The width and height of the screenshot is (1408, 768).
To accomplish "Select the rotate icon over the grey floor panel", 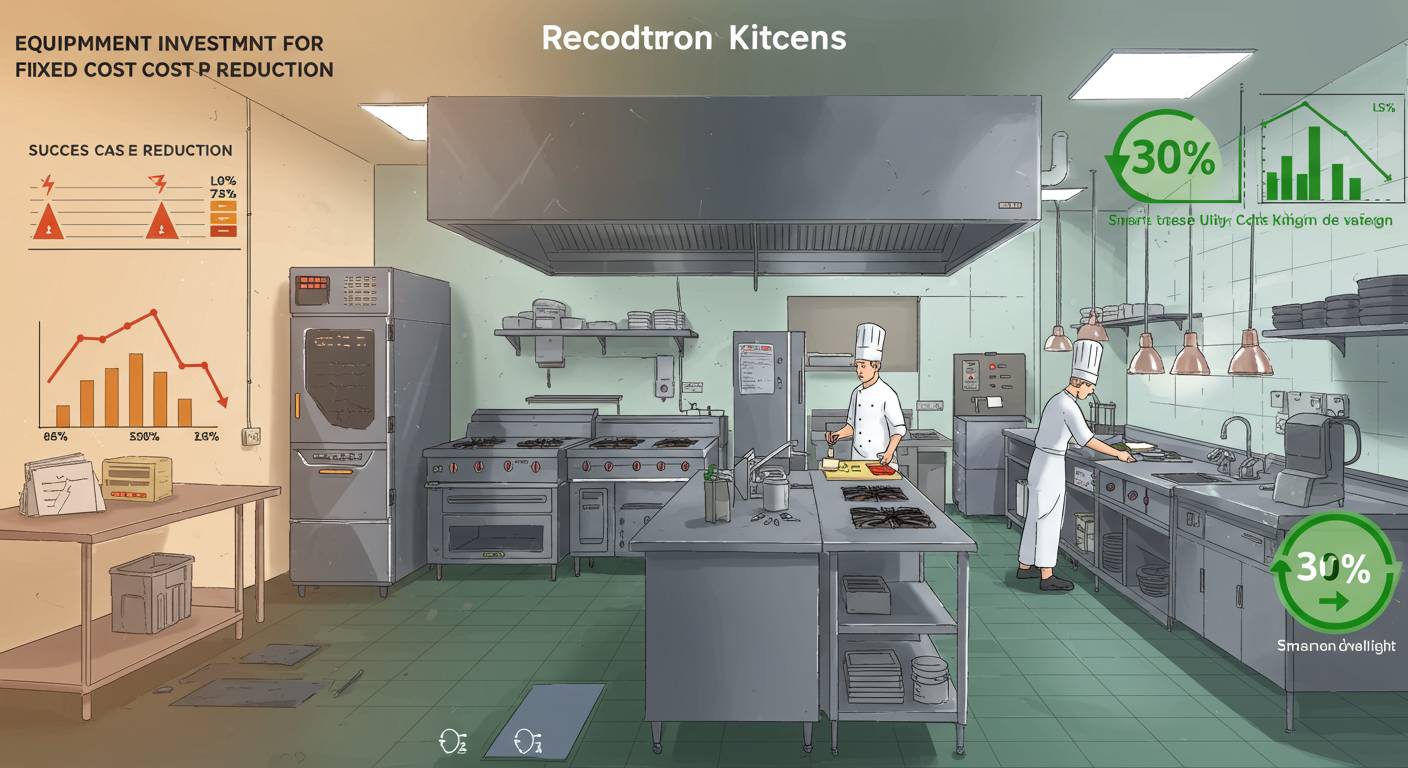I will (x=526, y=741).
